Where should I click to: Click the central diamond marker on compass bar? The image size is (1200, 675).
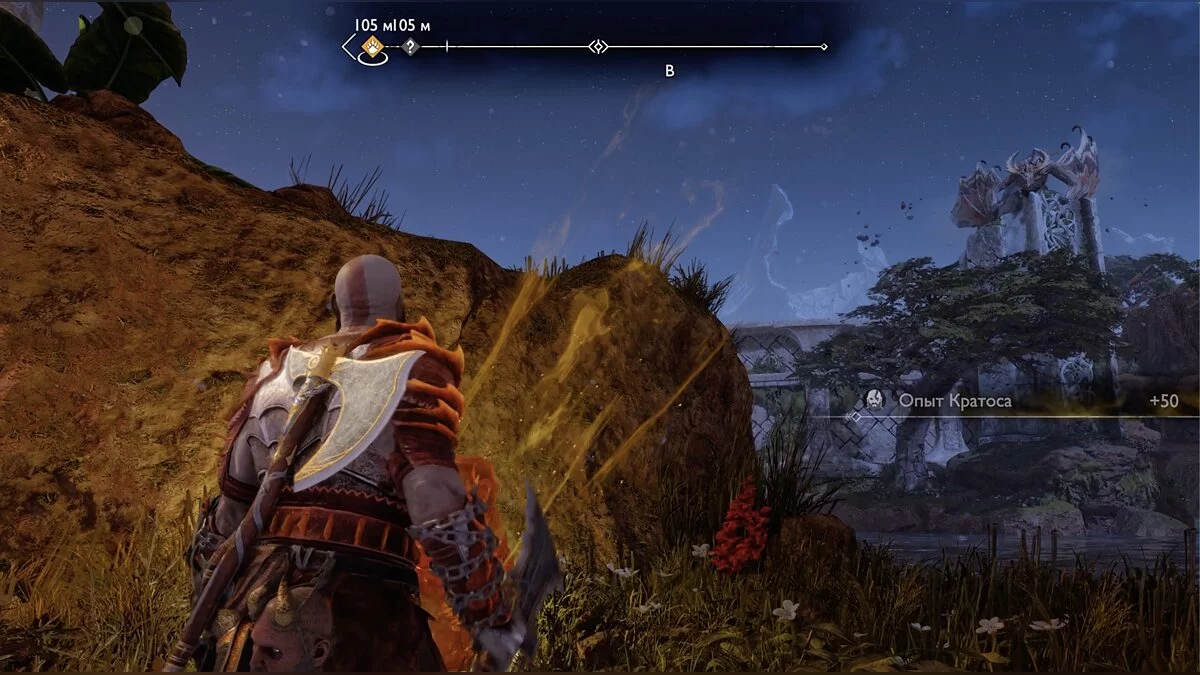click(x=597, y=46)
